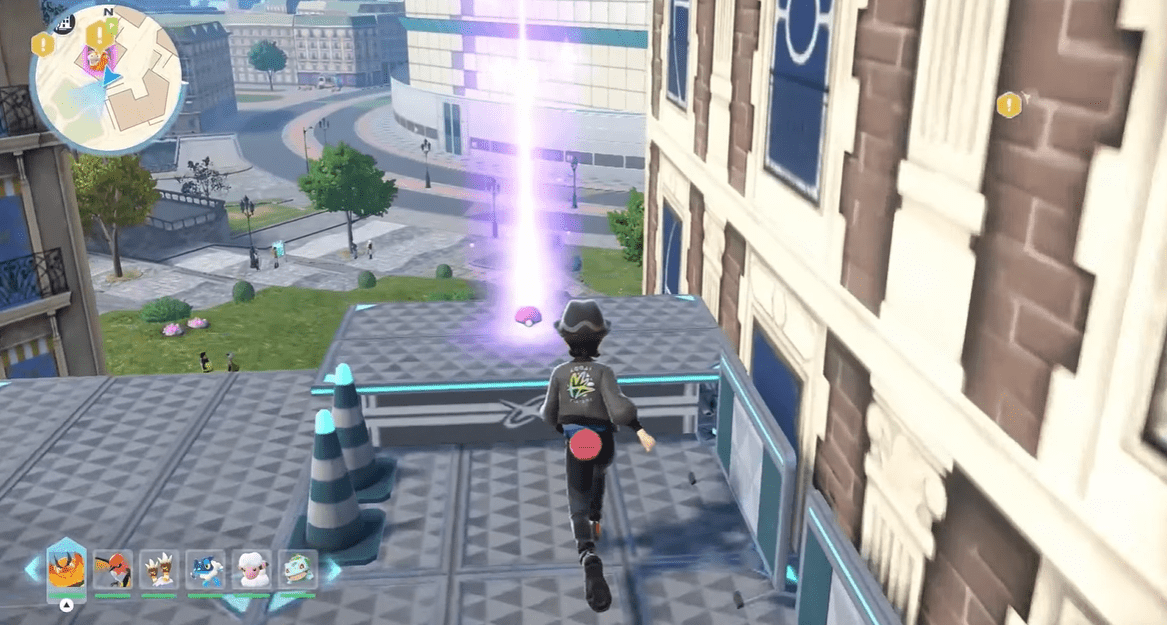Click the right arrow beside the party bar
1167x625 pixels.
[331, 570]
